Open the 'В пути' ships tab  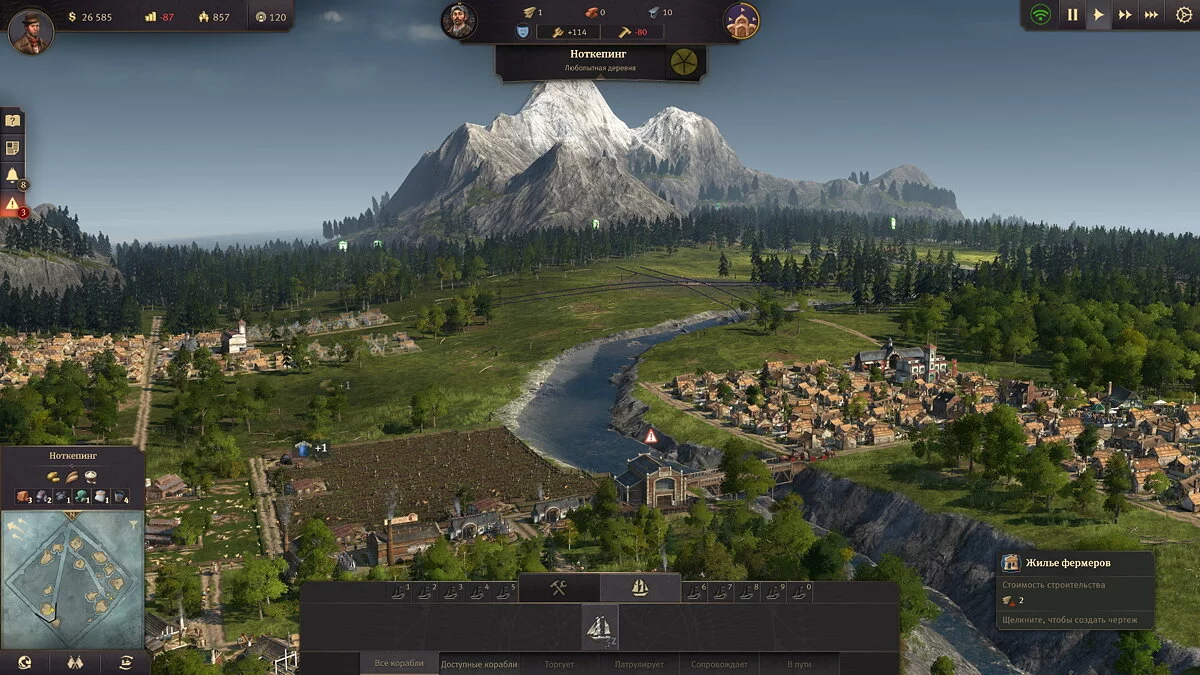pos(799,663)
